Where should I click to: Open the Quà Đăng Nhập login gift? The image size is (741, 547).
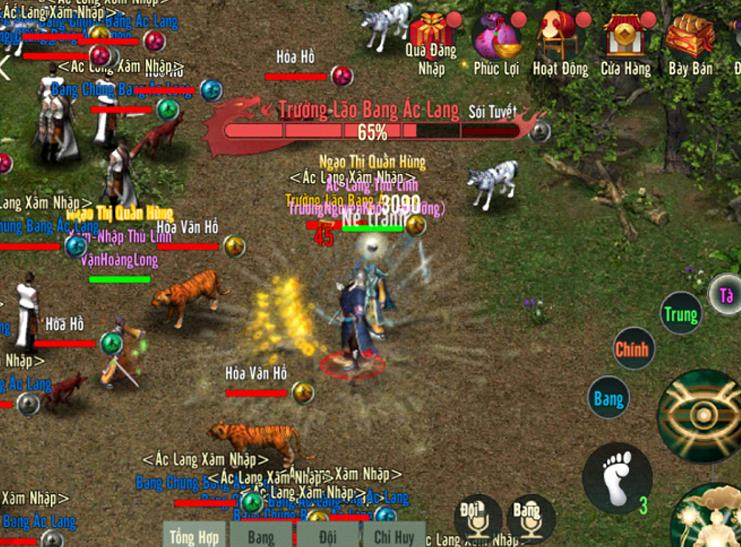click(432, 38)
